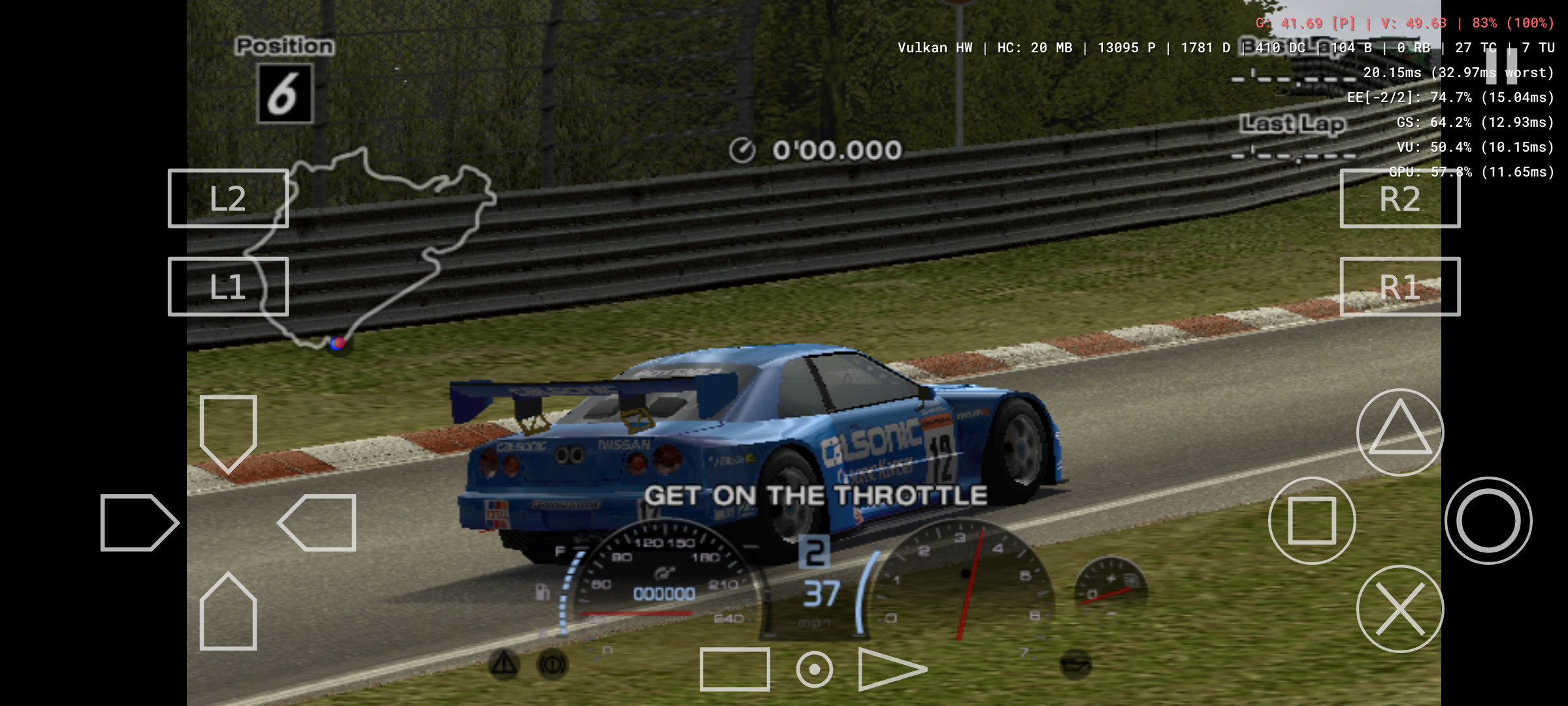The width and height of the screenshot is (1568, 706).
Task: Tap the square face button
Action: click(1311, 520)
